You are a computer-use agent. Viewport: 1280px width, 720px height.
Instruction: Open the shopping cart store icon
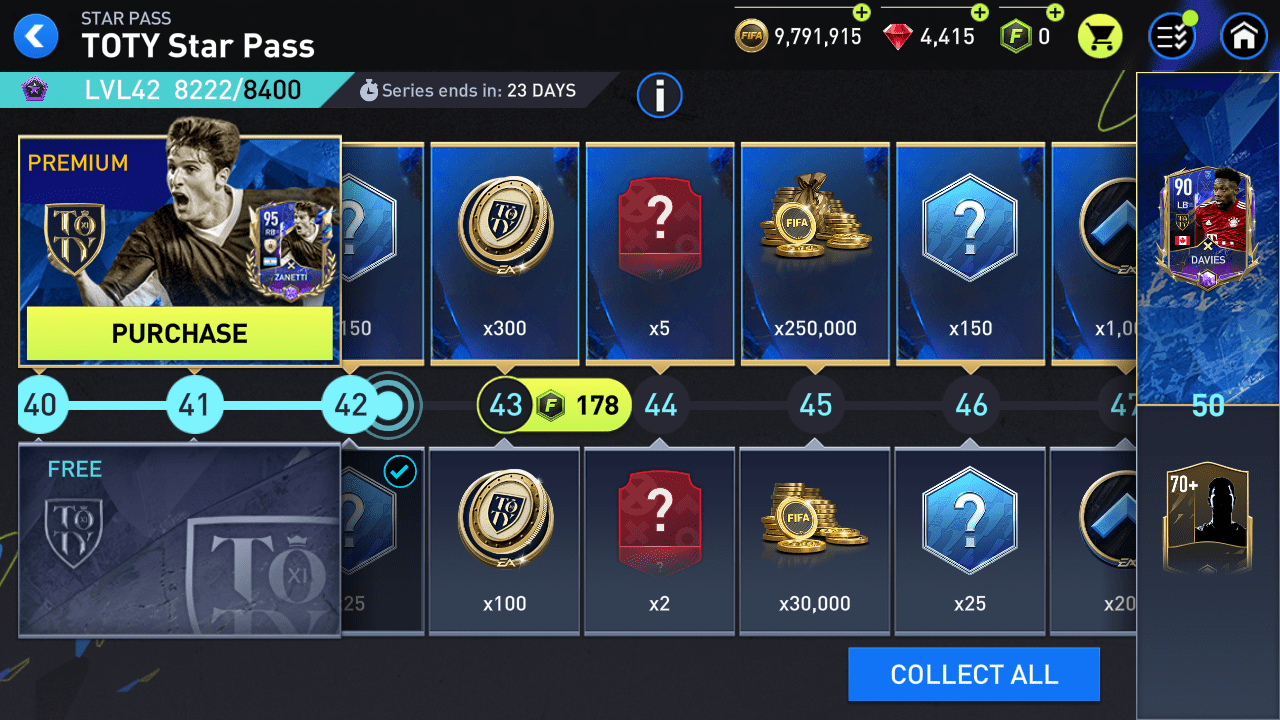coord(1099,34)
